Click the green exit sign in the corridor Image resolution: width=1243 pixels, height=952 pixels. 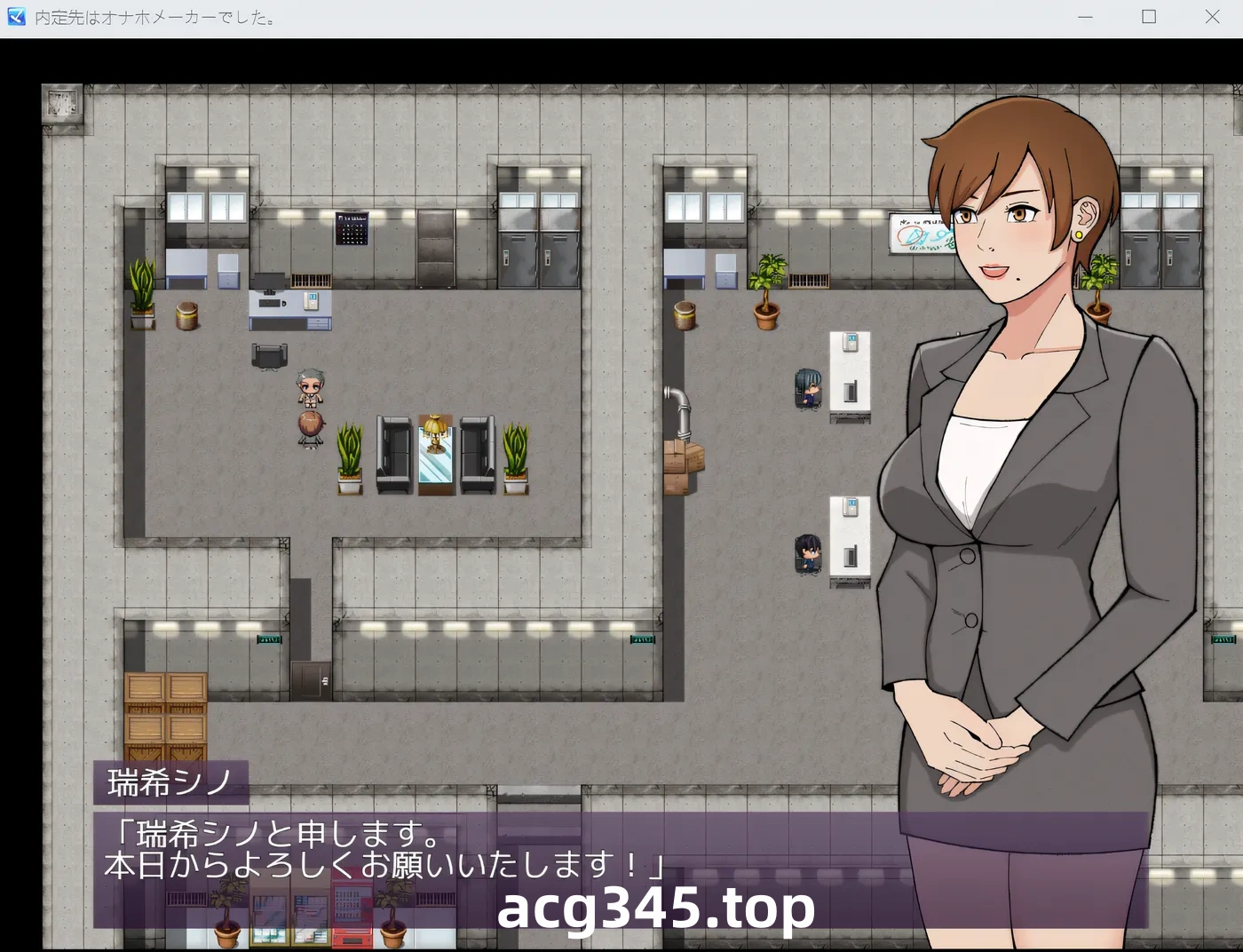(641, 638)
